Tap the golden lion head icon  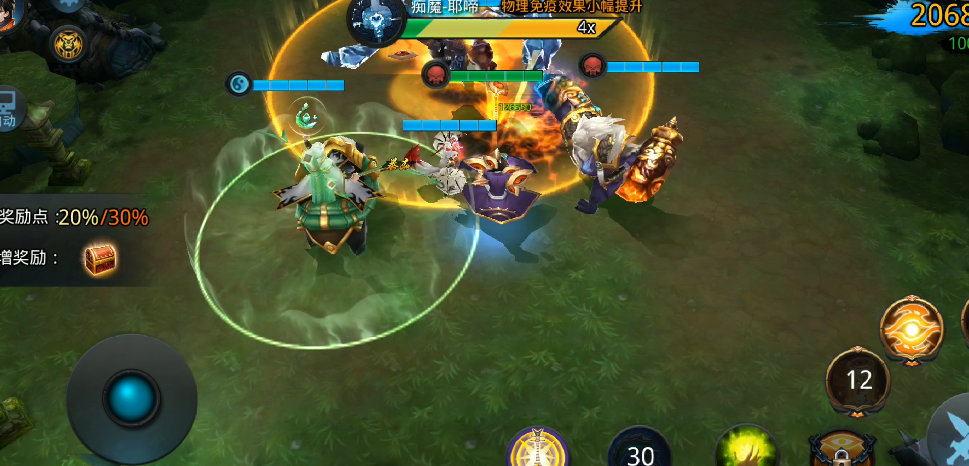click(x=69, y=43)
